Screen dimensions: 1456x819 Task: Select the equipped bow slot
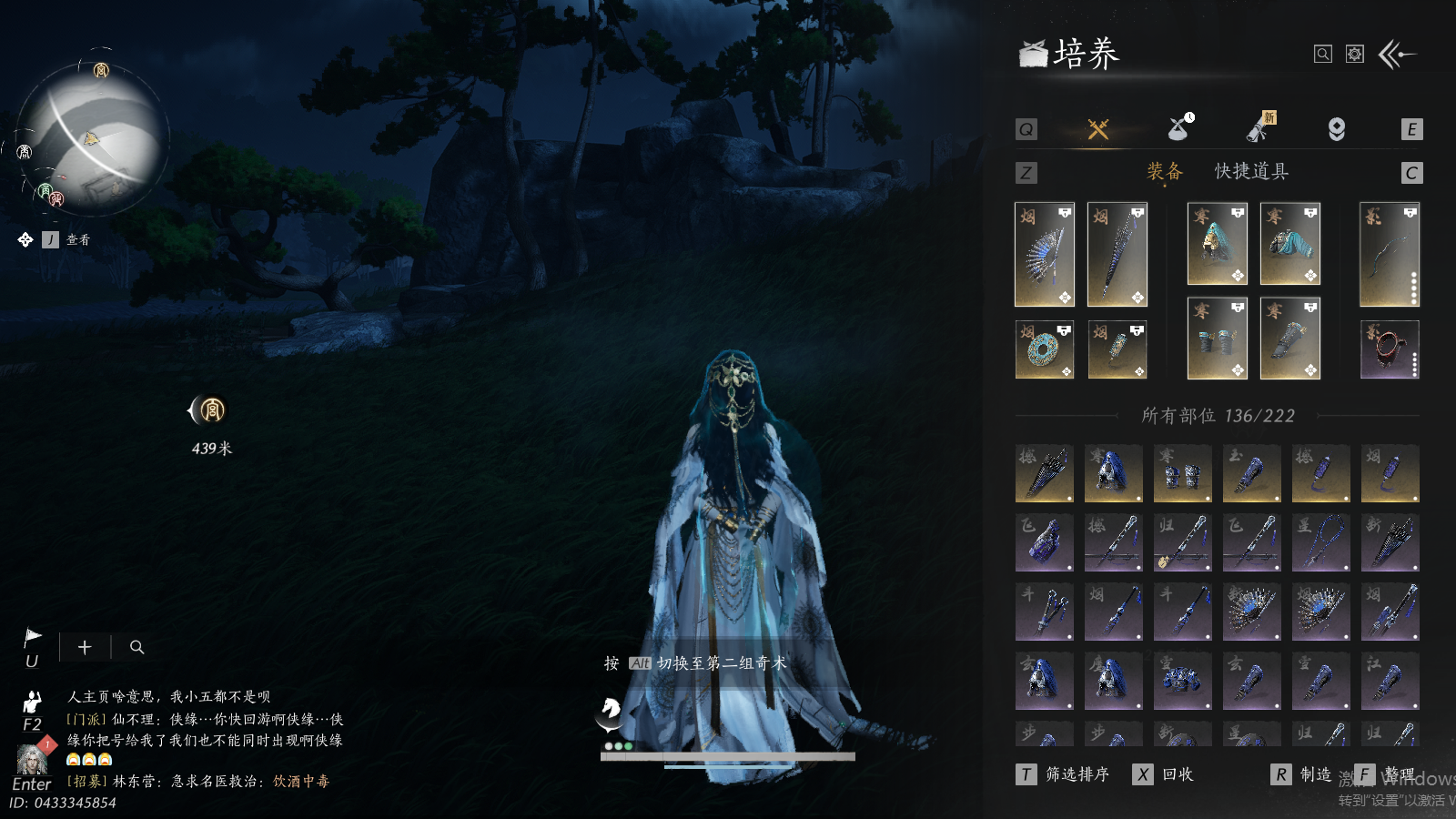pos(1390,255)
